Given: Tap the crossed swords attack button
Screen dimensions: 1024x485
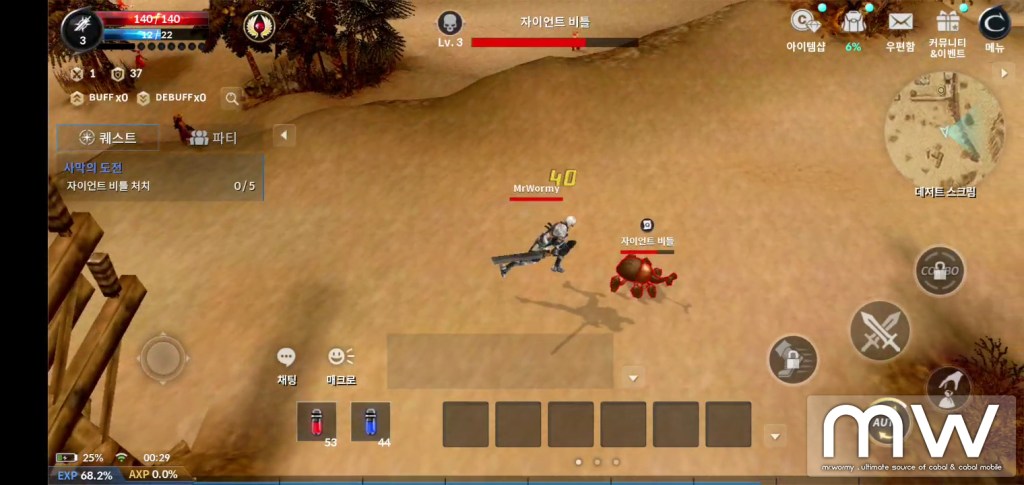Looking at the screenshot, I should tap(879, 331).
